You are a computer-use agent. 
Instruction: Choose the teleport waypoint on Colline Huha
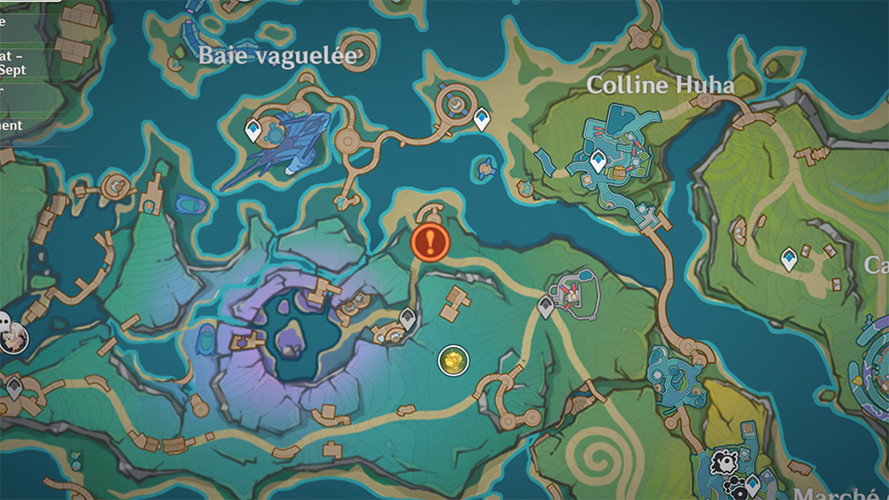[x=598, y=160]
